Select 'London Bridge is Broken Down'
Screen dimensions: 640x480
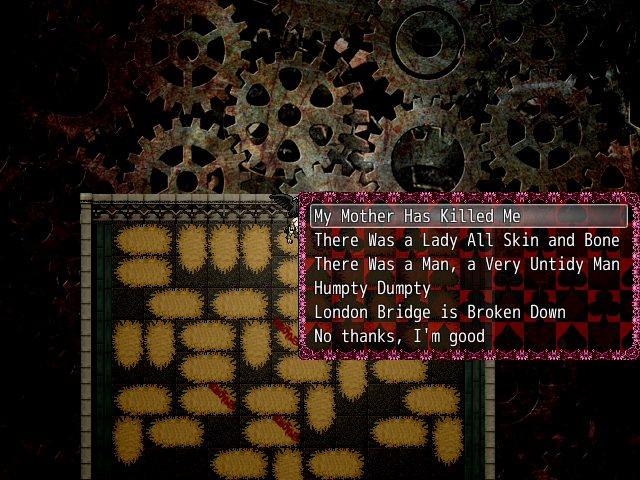pyautogui.click(x=440, y=312)
